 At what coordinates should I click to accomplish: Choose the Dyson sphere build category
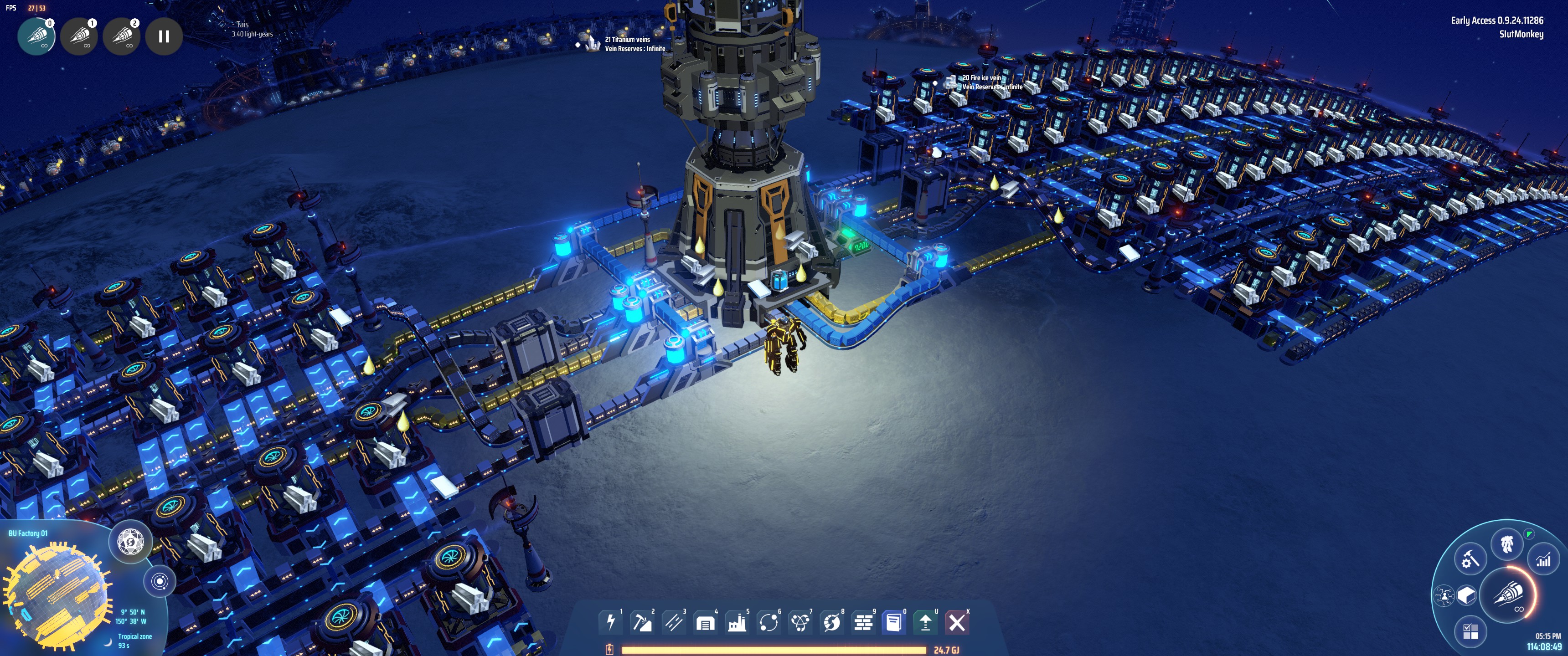tap(832, 623)
